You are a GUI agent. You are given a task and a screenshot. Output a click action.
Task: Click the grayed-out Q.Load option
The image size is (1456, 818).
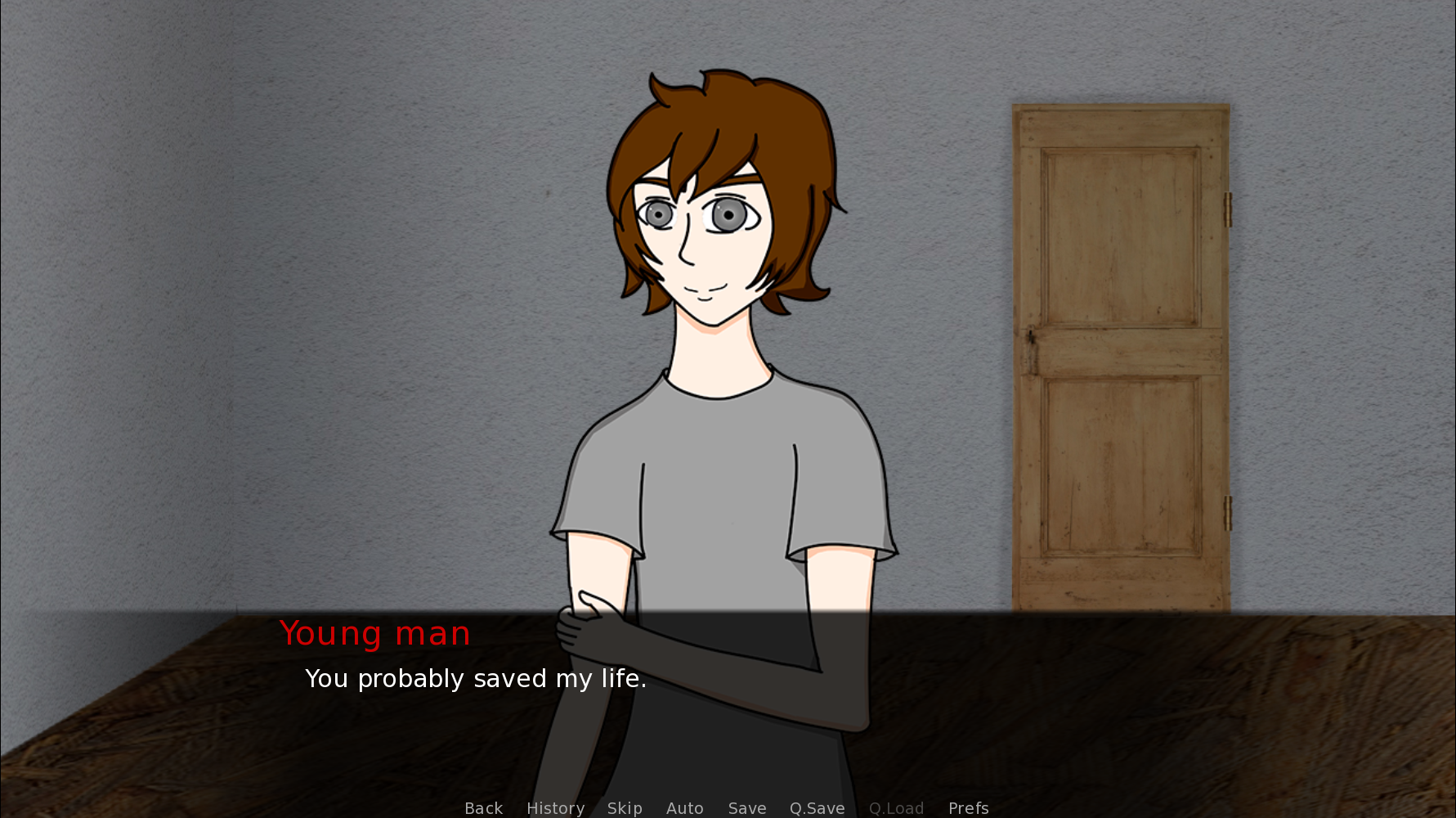[896, 808]
